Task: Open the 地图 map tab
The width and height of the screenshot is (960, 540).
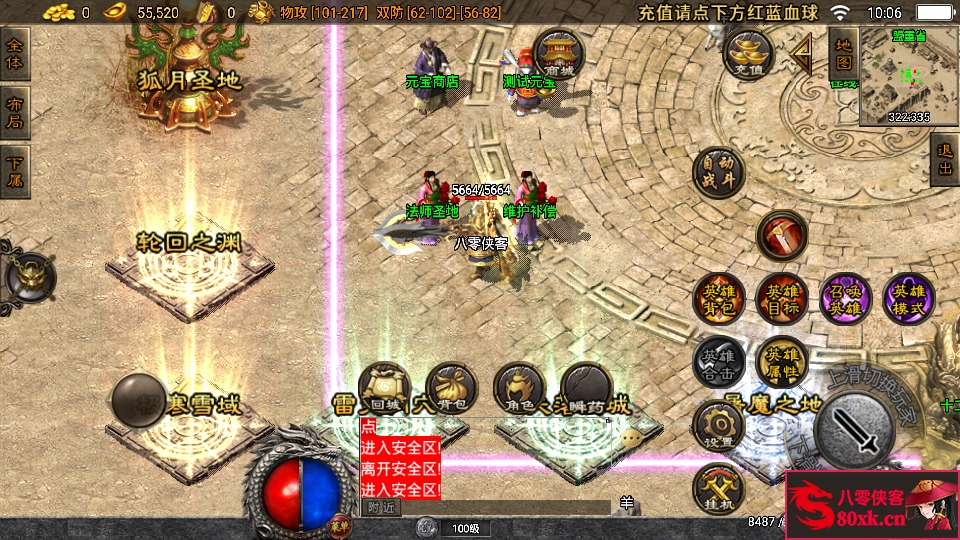Action: point(843,55)
